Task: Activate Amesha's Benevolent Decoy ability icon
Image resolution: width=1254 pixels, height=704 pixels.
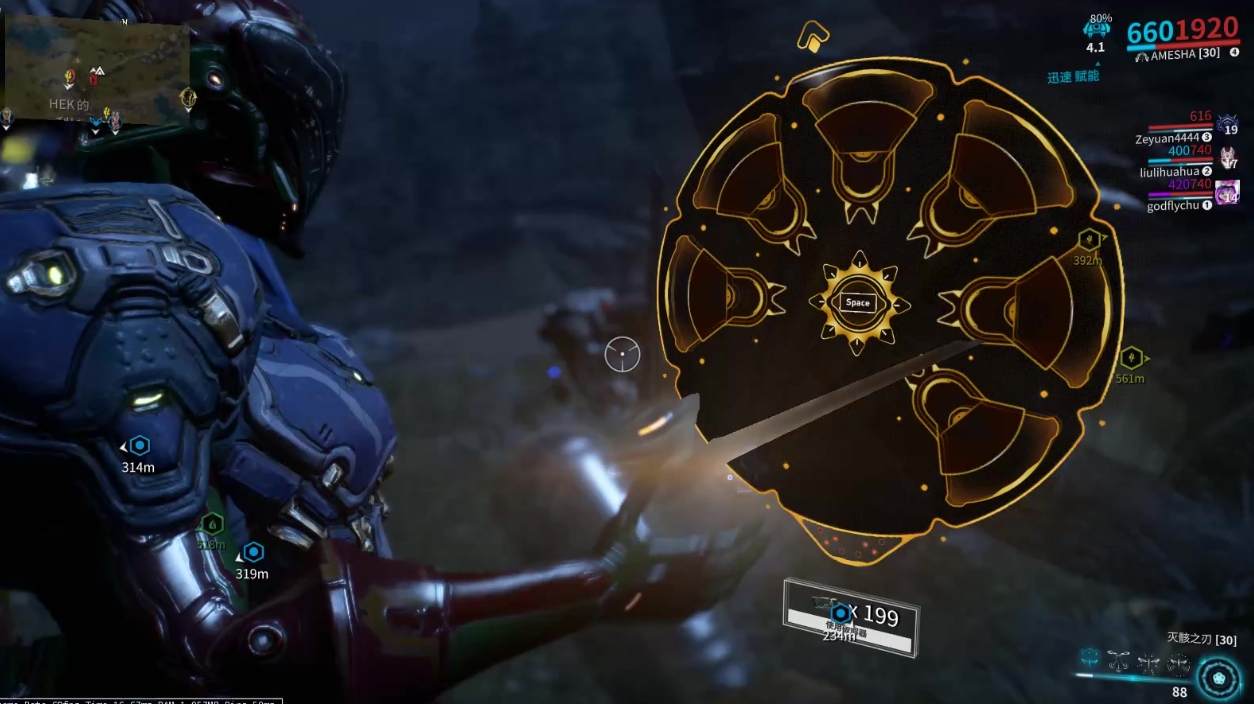Action: pos(1118,660)
